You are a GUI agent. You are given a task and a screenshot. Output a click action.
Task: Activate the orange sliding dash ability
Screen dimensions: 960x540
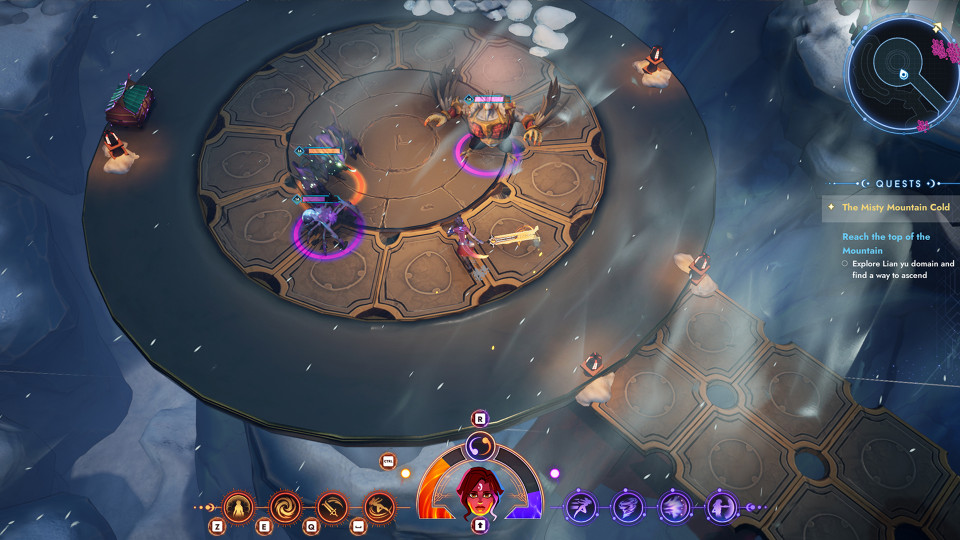[x=378, y=507]
